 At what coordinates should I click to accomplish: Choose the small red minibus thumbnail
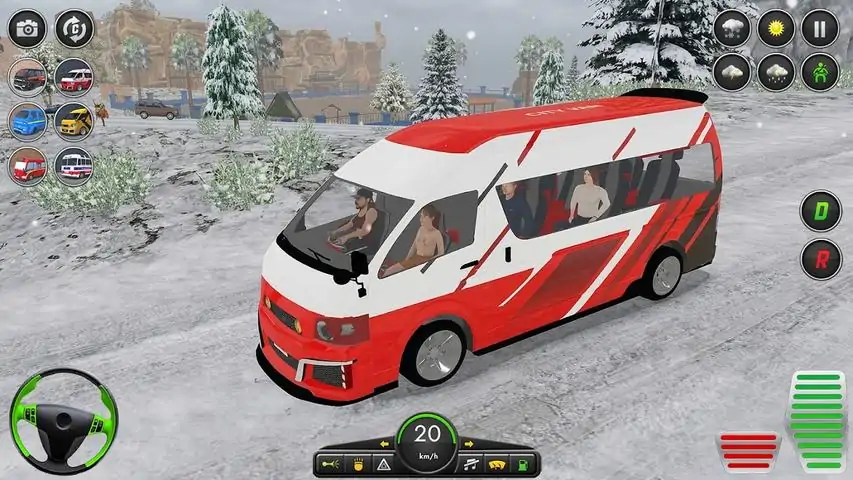27,165
